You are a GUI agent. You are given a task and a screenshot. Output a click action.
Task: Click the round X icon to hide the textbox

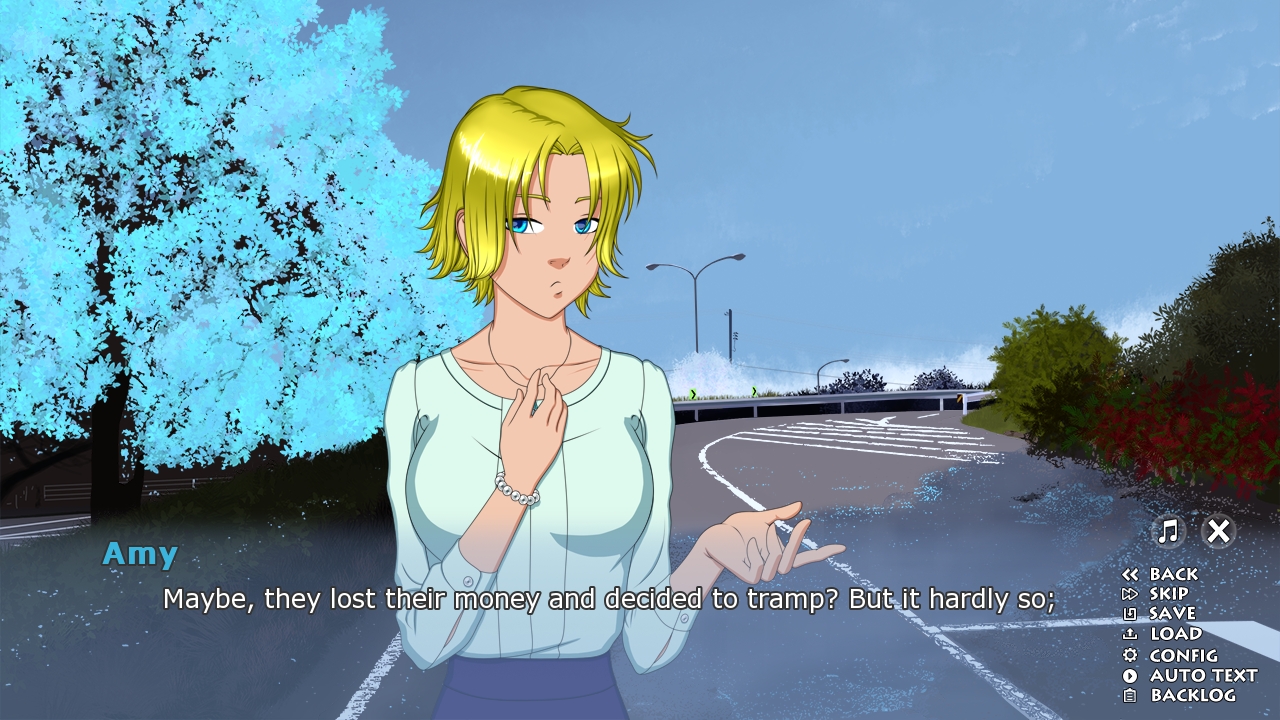pos(1218,532)
